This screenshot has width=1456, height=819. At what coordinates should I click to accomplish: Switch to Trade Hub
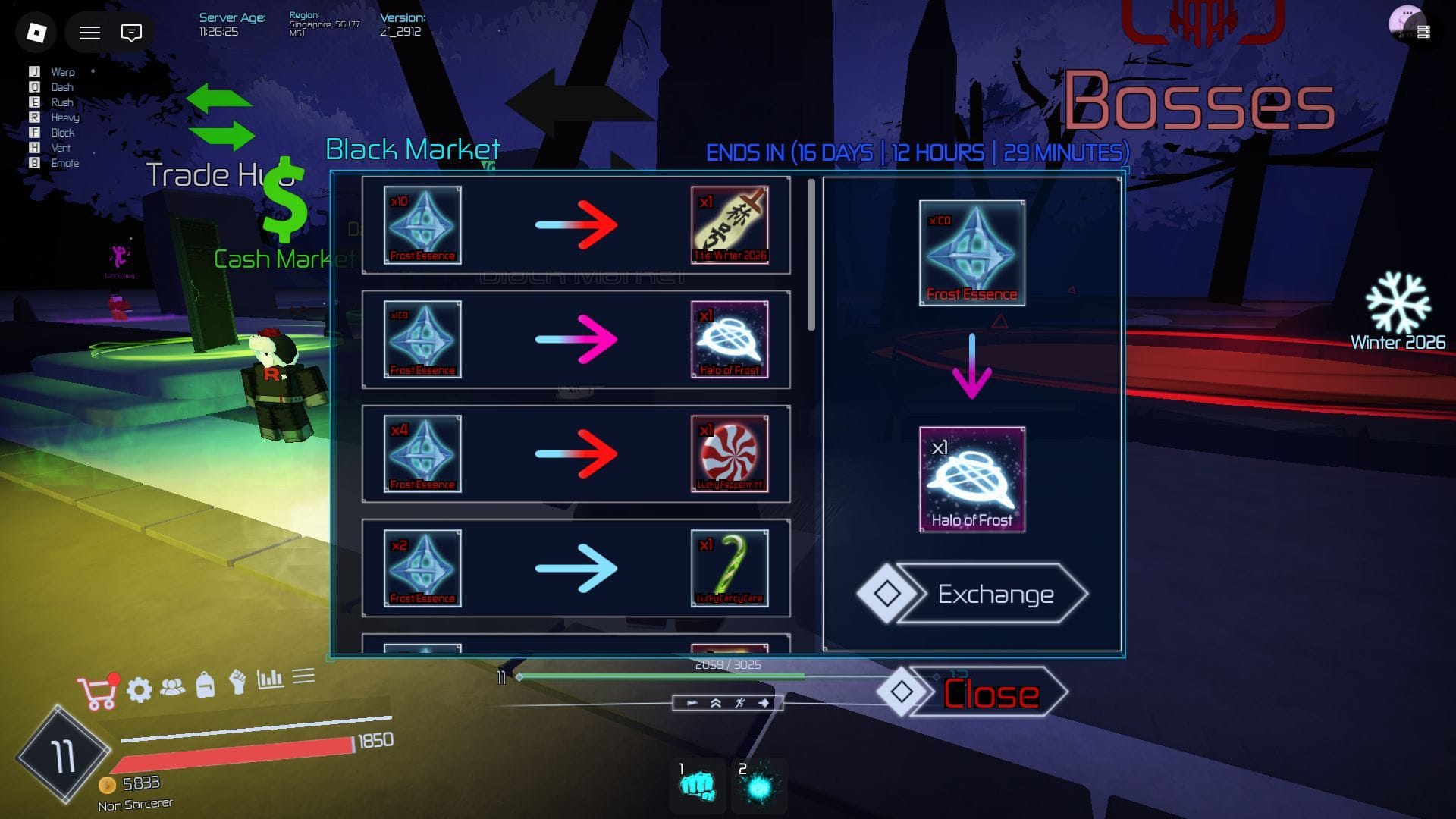pyautogui.click(x=220, y=176)
